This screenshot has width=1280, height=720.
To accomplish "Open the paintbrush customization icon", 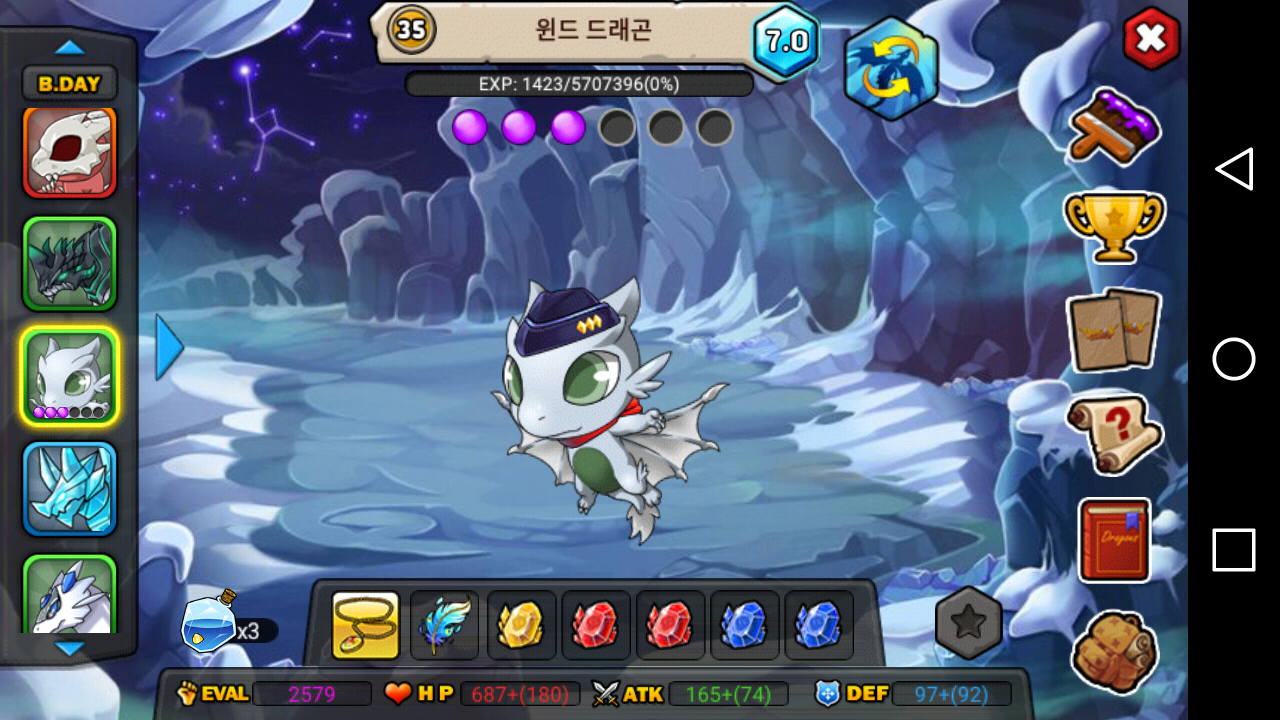I will [1114, 126].
